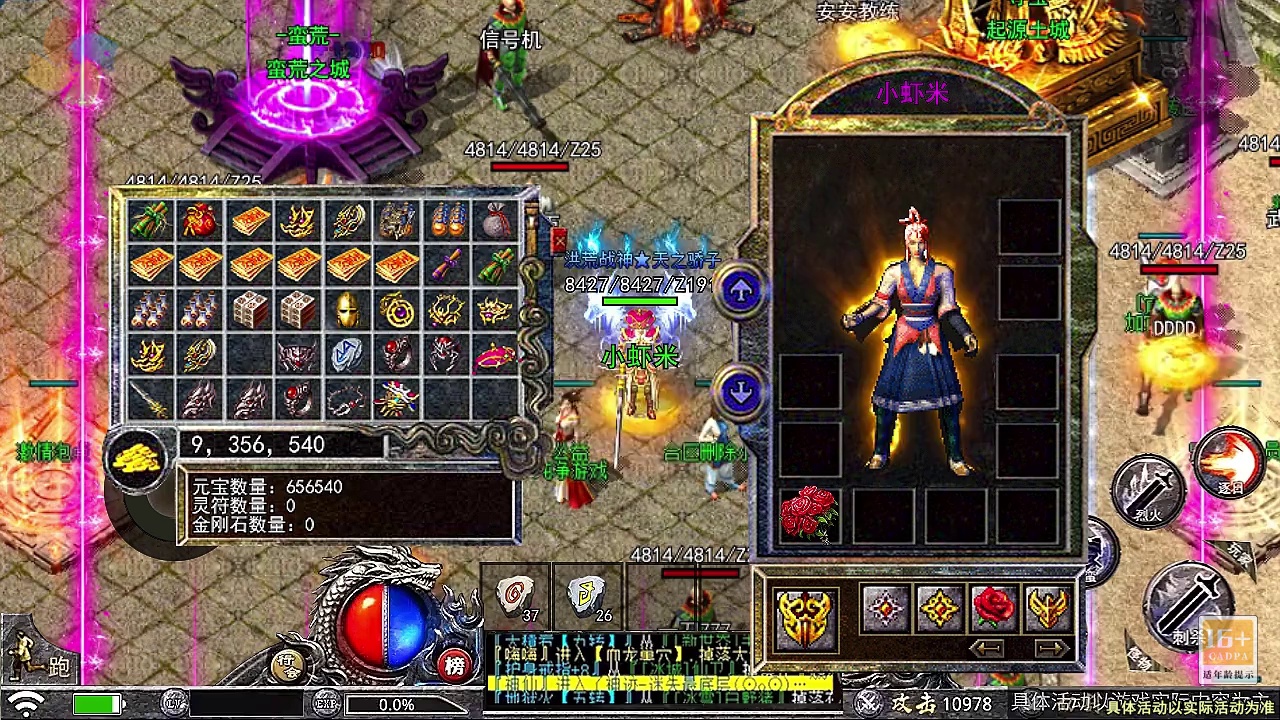Screen dimensions: 1280x720
Task: Click the gold ingot currency icon
Action: pos(135,458)
